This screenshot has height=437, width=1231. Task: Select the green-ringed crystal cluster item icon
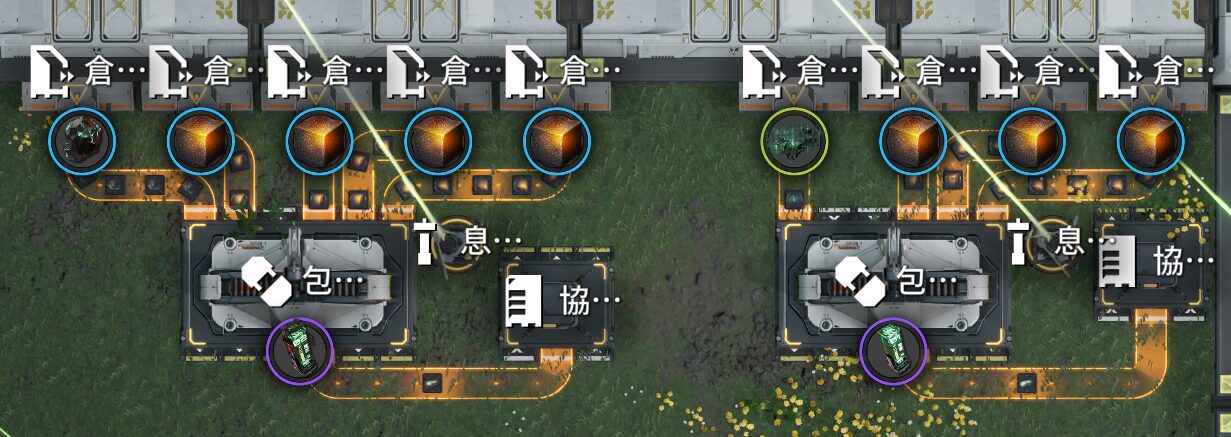(794, 140)
